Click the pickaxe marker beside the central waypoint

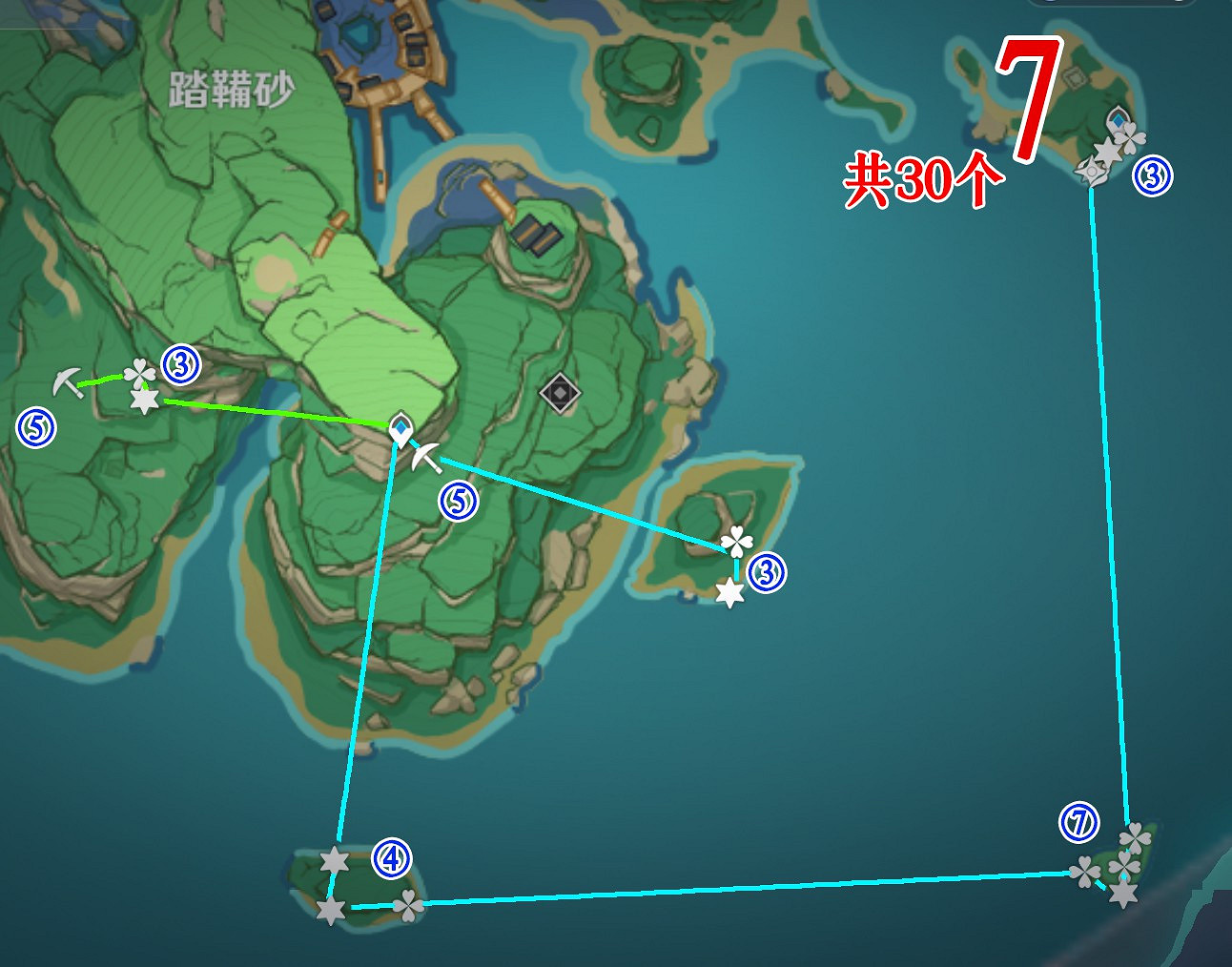click(x=427, y=460)
